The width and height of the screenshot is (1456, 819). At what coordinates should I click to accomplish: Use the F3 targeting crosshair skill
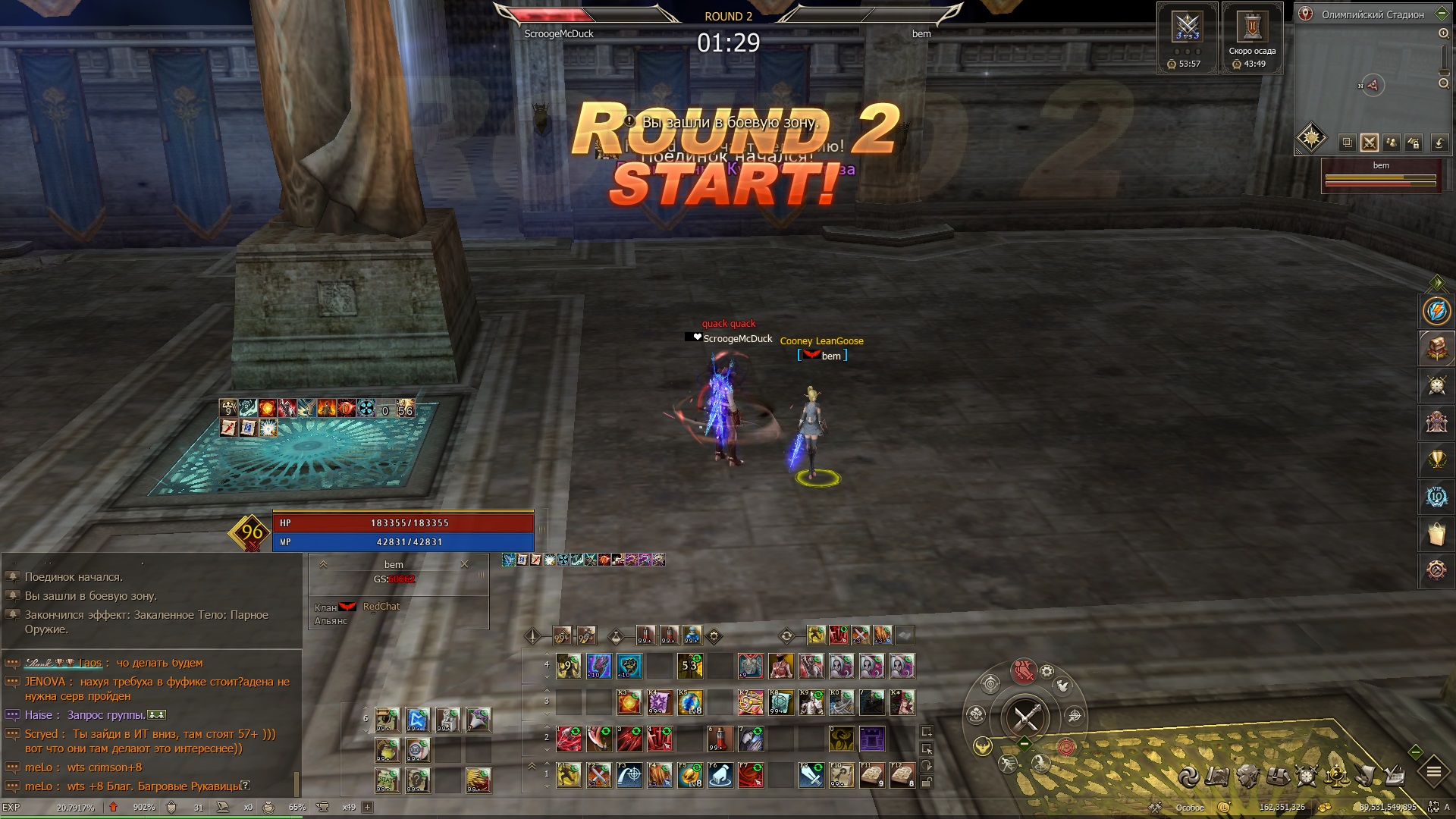click(x=629, y=776)
